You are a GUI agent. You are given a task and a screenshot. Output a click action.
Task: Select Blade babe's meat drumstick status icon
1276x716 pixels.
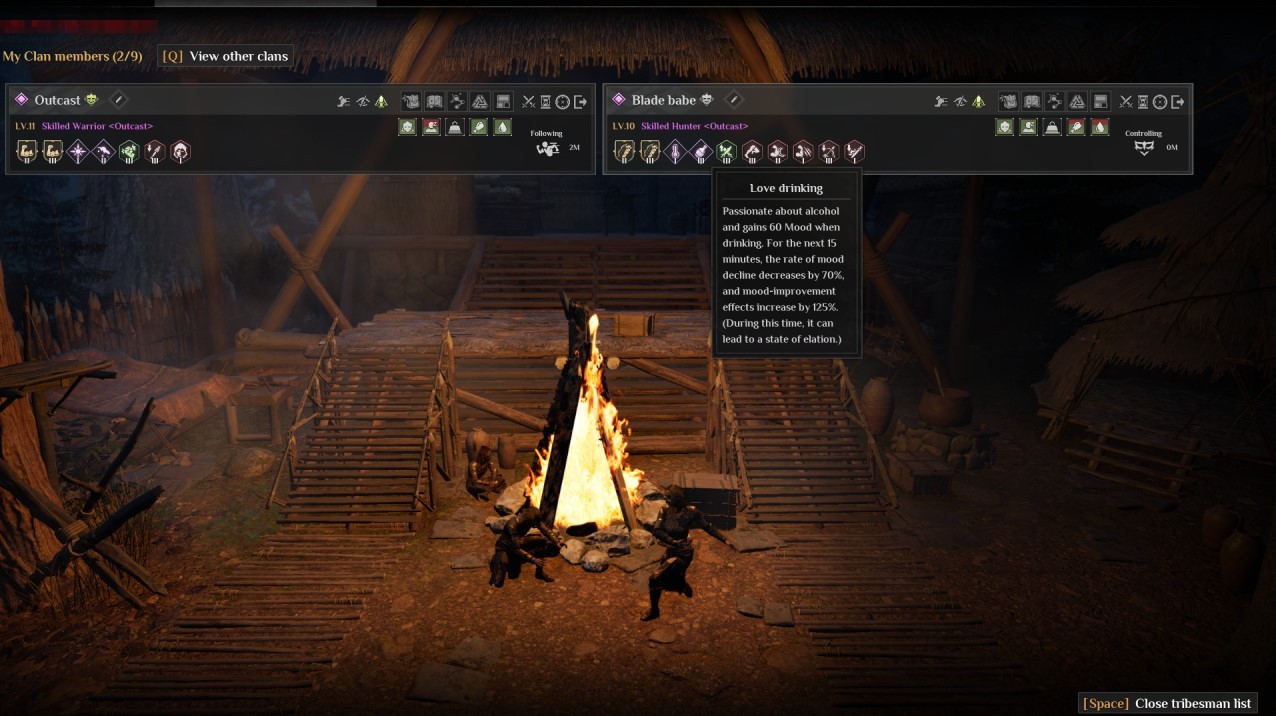click(1076, 127)
